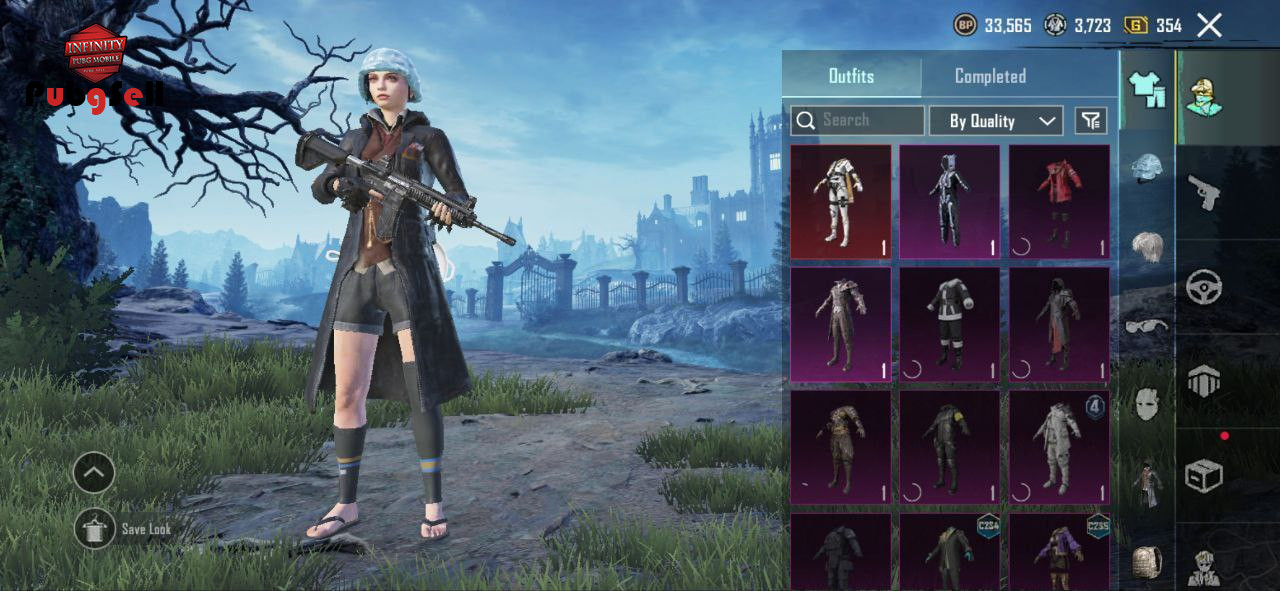Select the white and gold armor outfit
Screen dimensions: 1280x591
[840, 201]
